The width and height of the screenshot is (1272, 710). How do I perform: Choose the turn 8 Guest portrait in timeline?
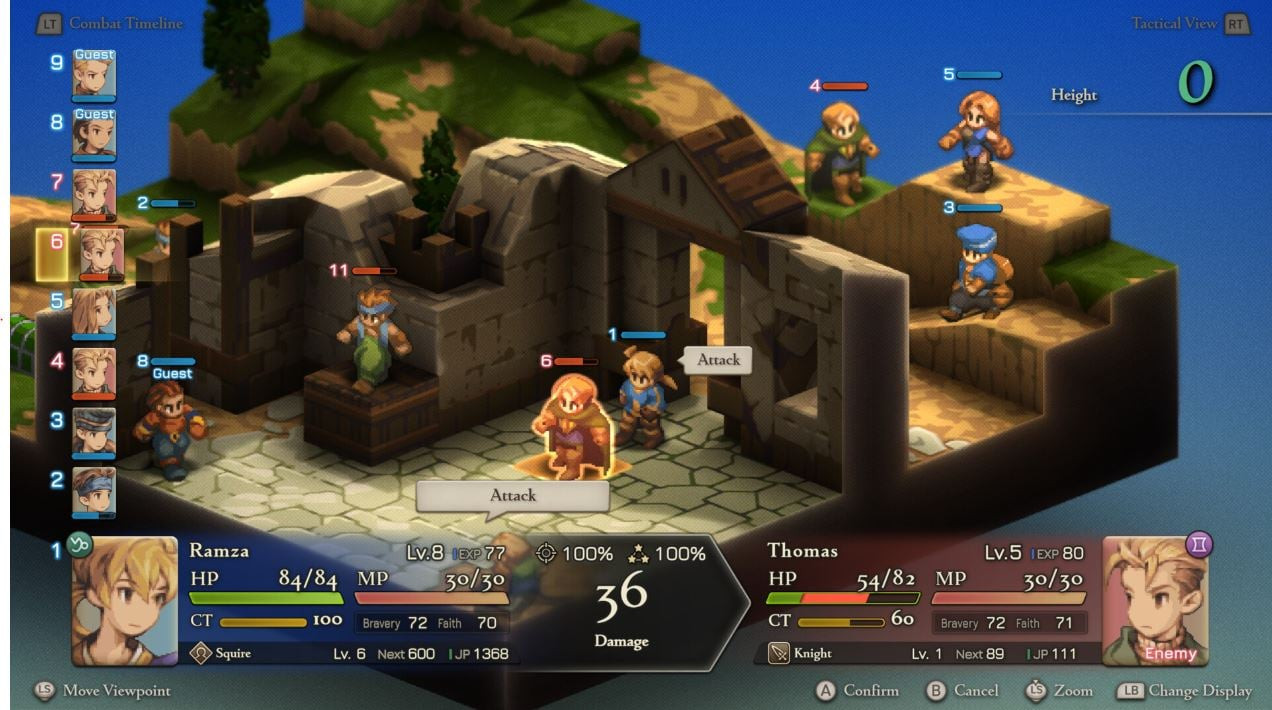[x=94, y=134]
